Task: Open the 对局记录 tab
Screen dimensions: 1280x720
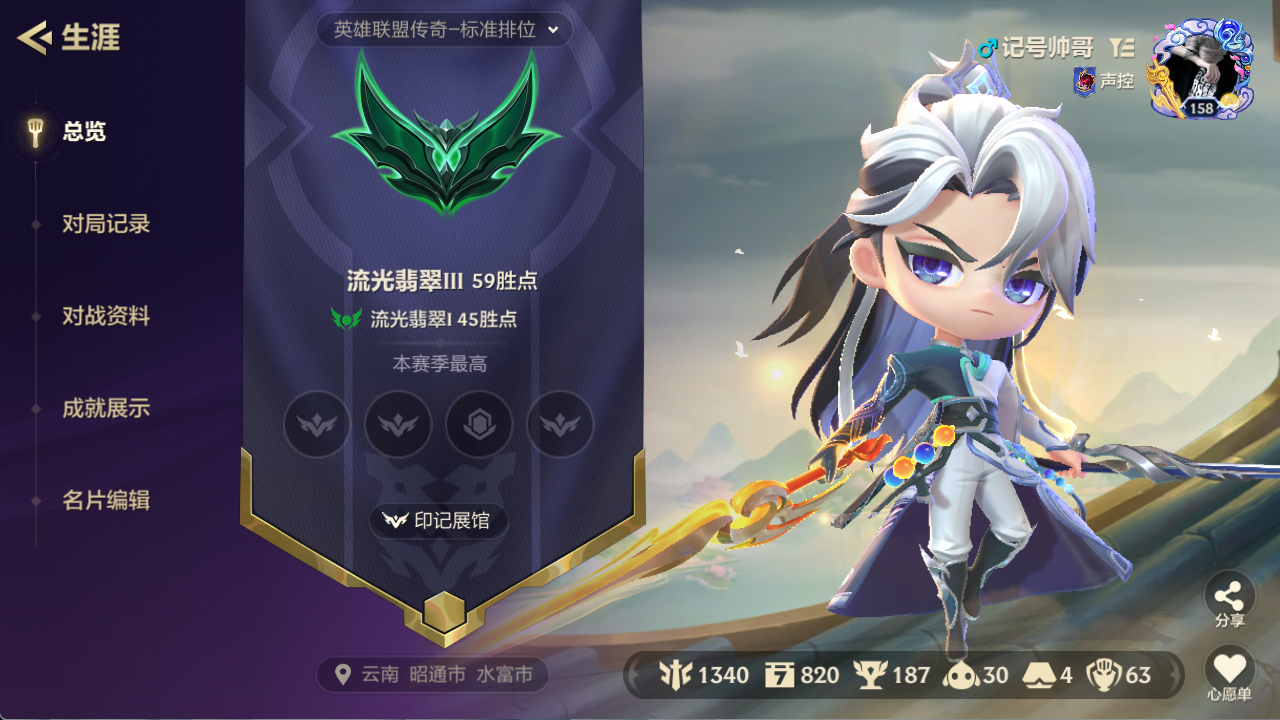Action: (106, 224)
